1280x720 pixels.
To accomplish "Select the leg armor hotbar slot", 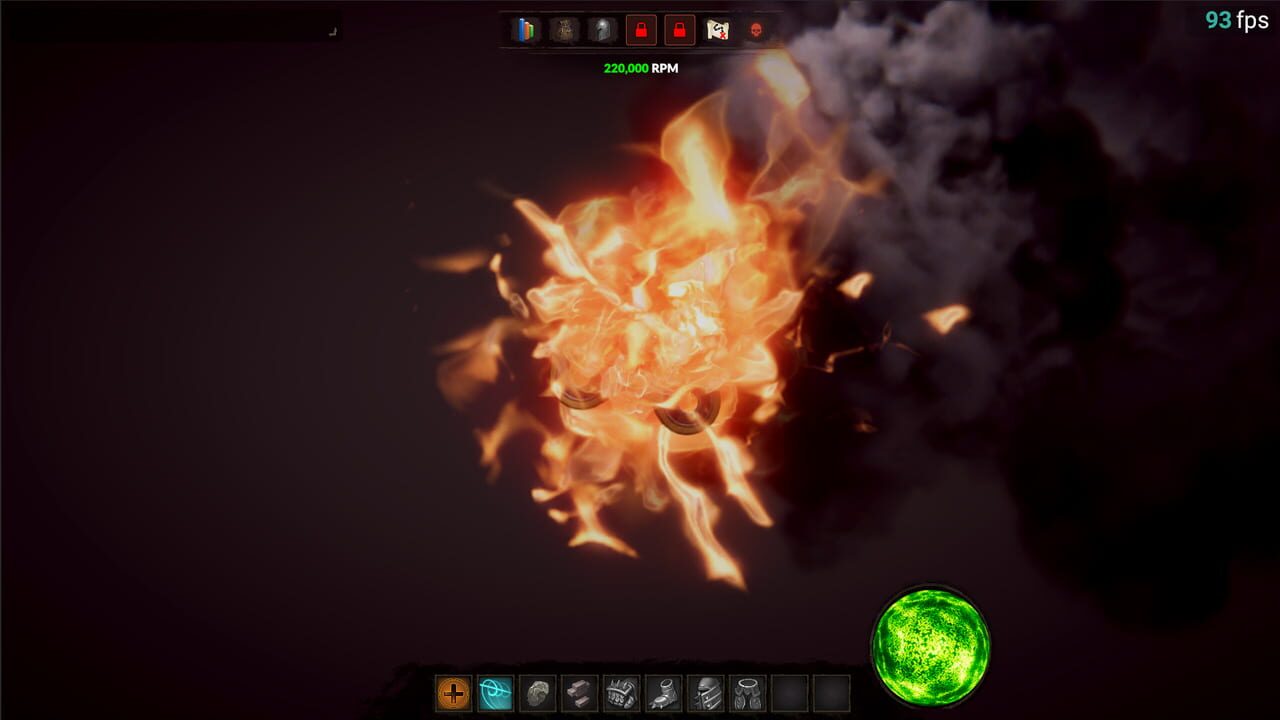I will pyautogui.click(x=746, y=691).
